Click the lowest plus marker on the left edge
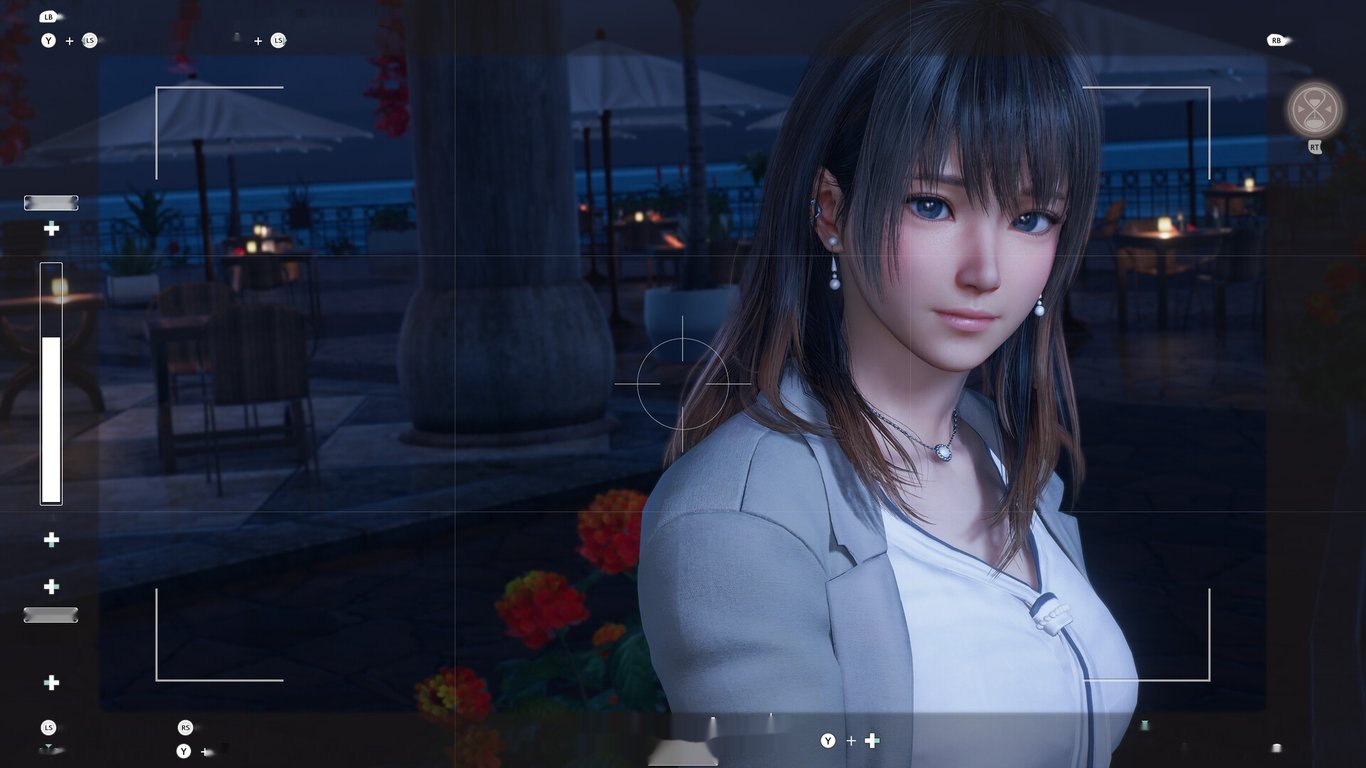 pyautogui.click(x=50, y=683)
